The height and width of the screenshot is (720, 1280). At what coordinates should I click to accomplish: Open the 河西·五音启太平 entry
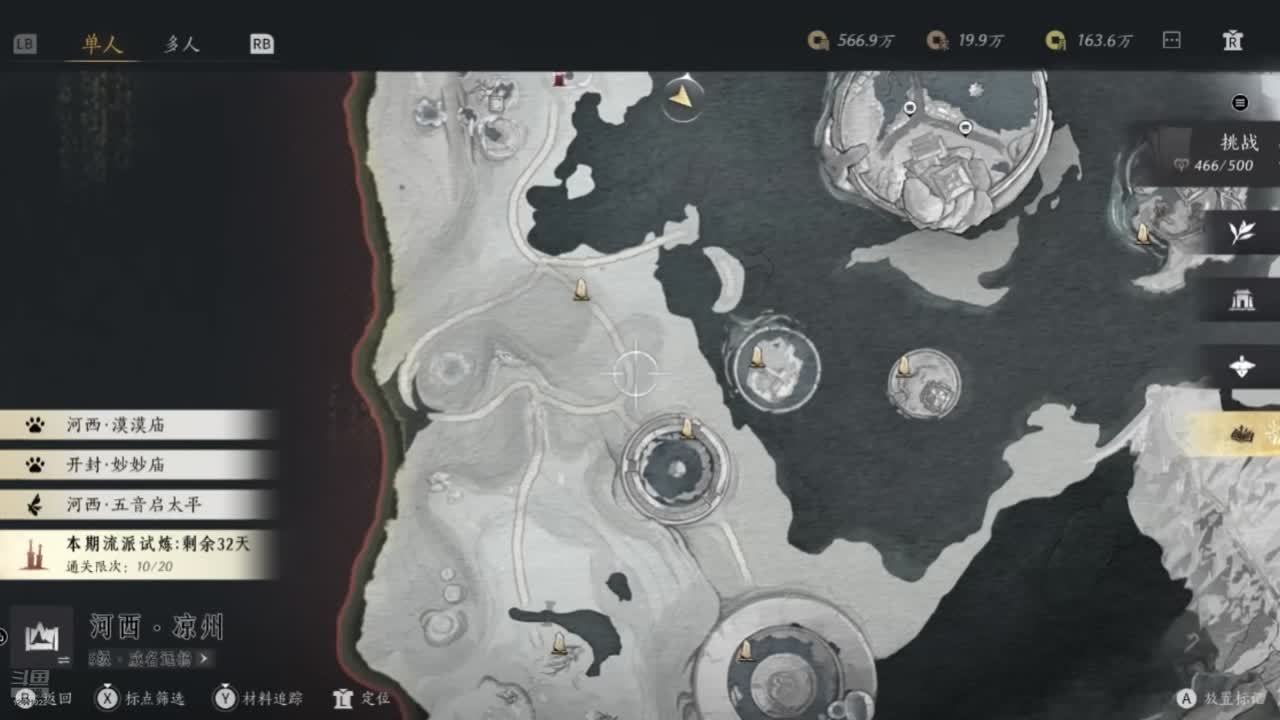point(135,505)
